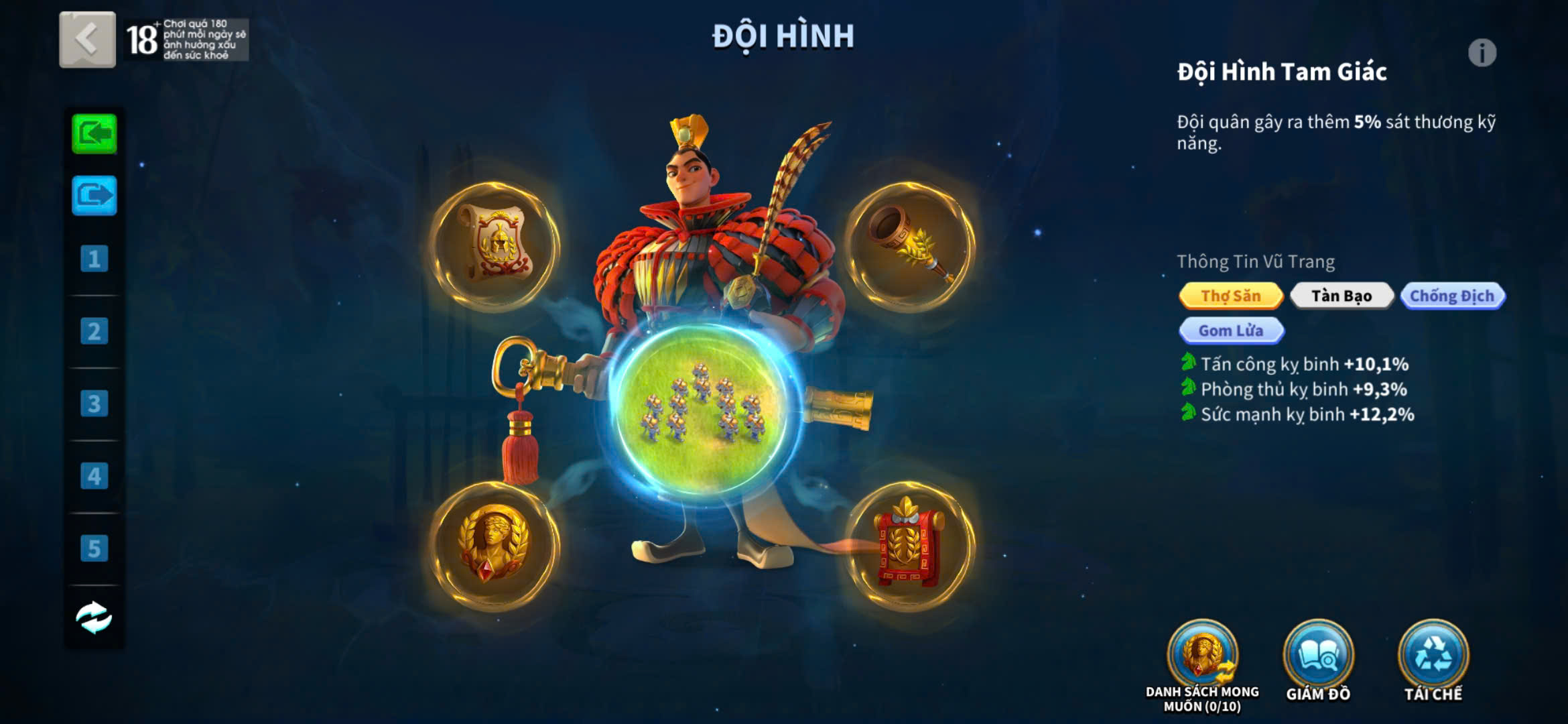This screenshot has height=724, width=1568.
Task: Click the swap arrows refresh button
Action: [94, 617]
